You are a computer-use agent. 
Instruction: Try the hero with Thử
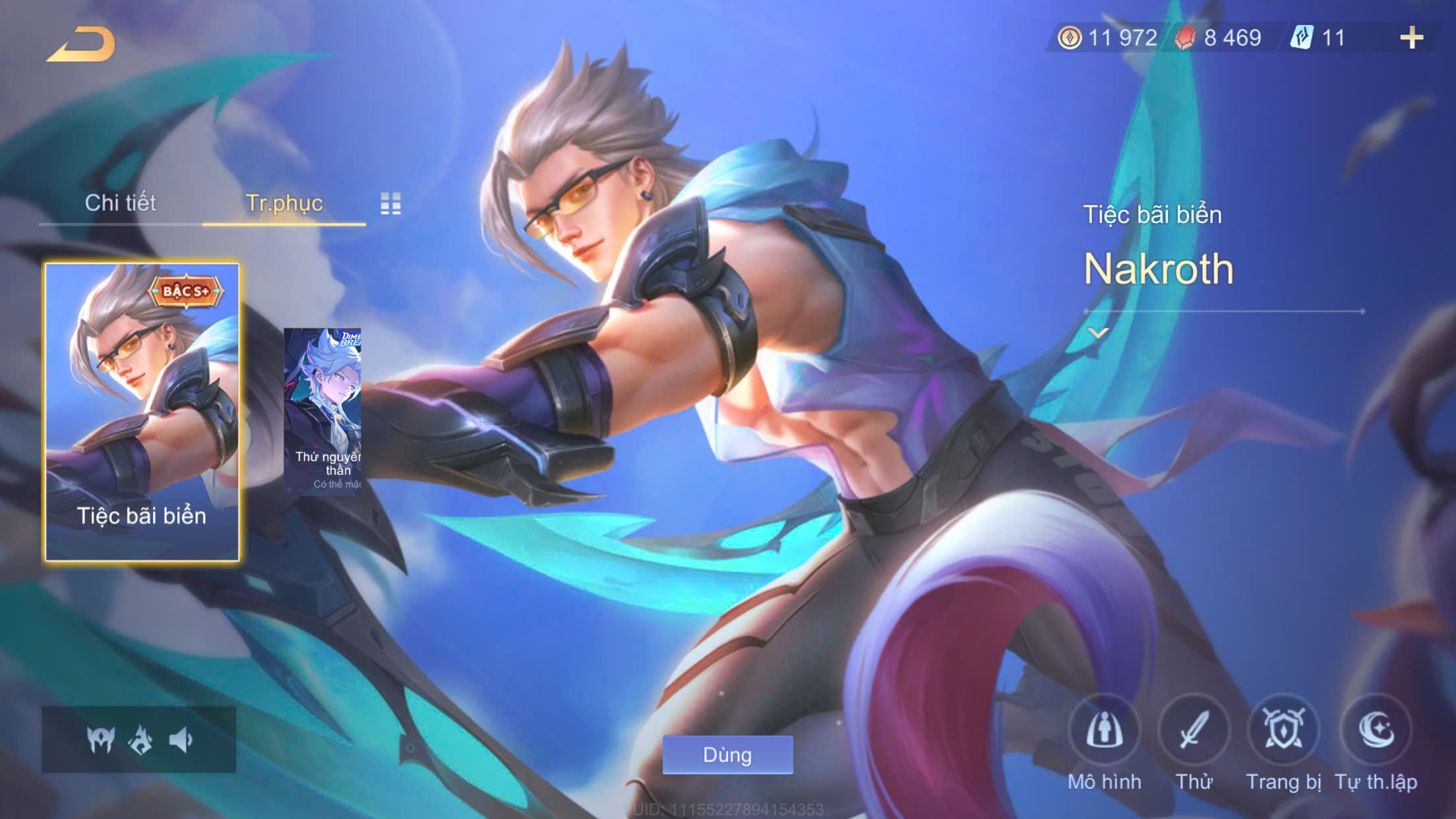(x=1194, y=731)
